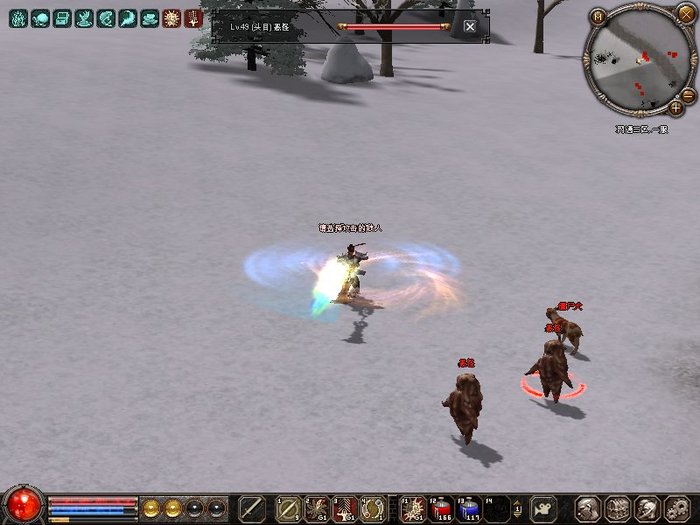Zoom in the minimap with plus button
The image size is (700, 525).
click(677, 106)
